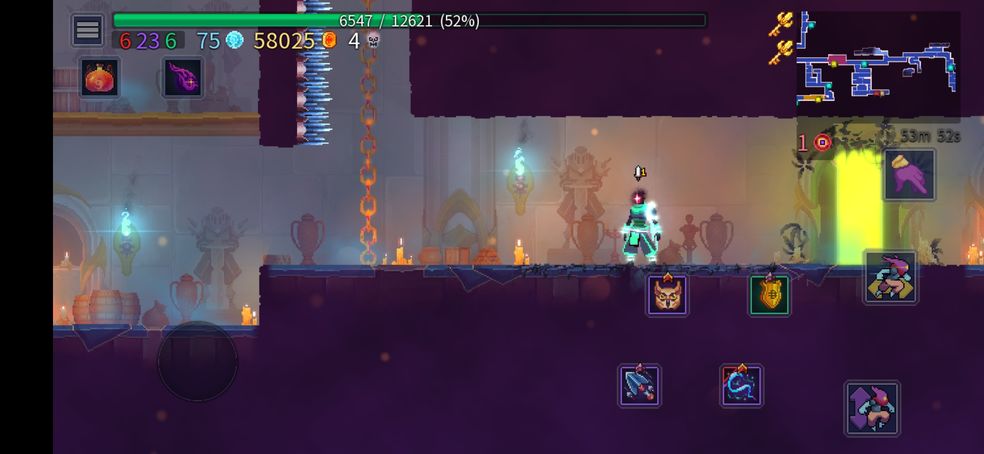
Task: Open the hamburger pause menu
Action: [x=87, y=30]
